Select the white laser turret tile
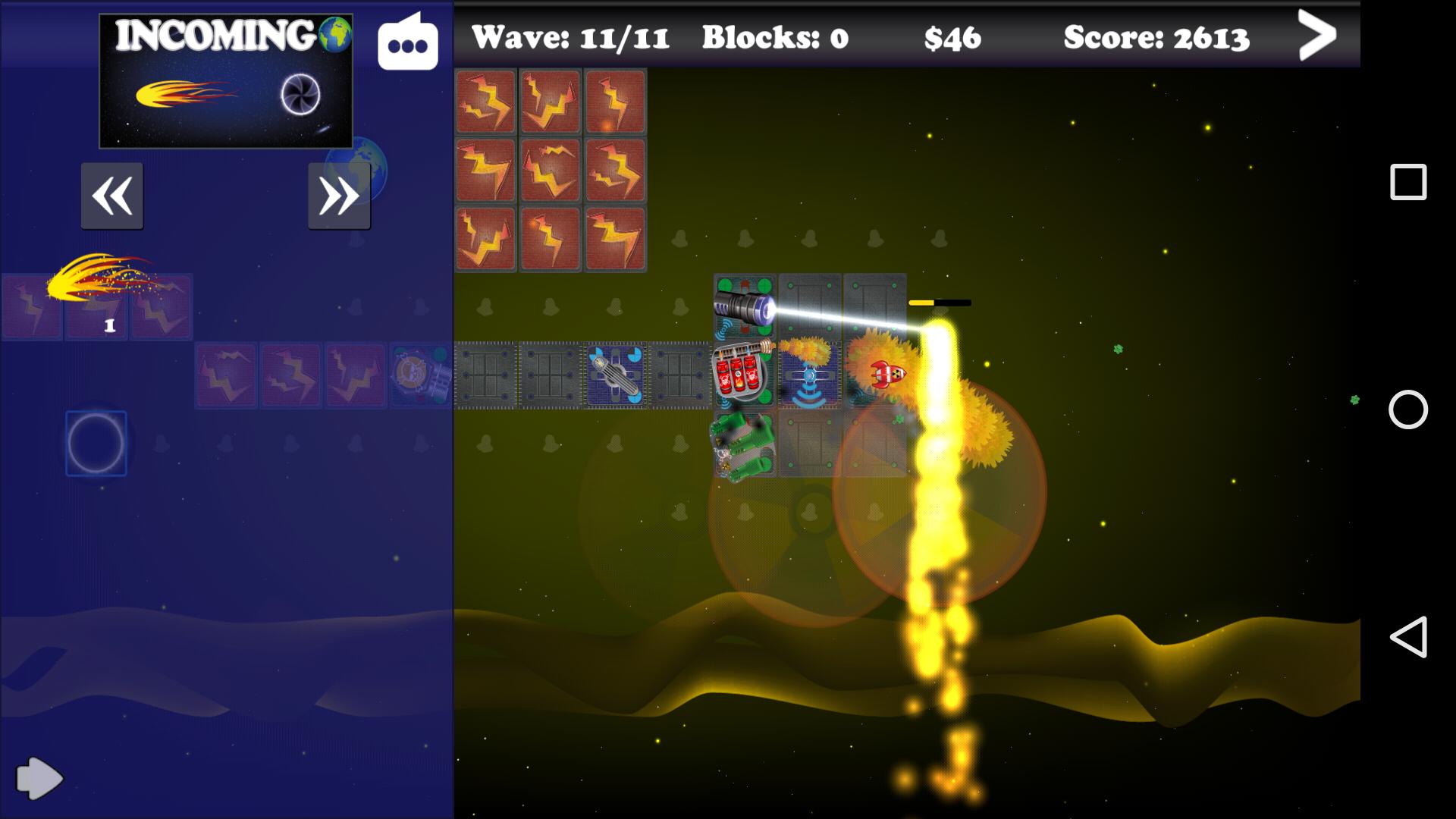This screenshot has width=1456, height=819. pyautogui.click(x=745, y=307)
